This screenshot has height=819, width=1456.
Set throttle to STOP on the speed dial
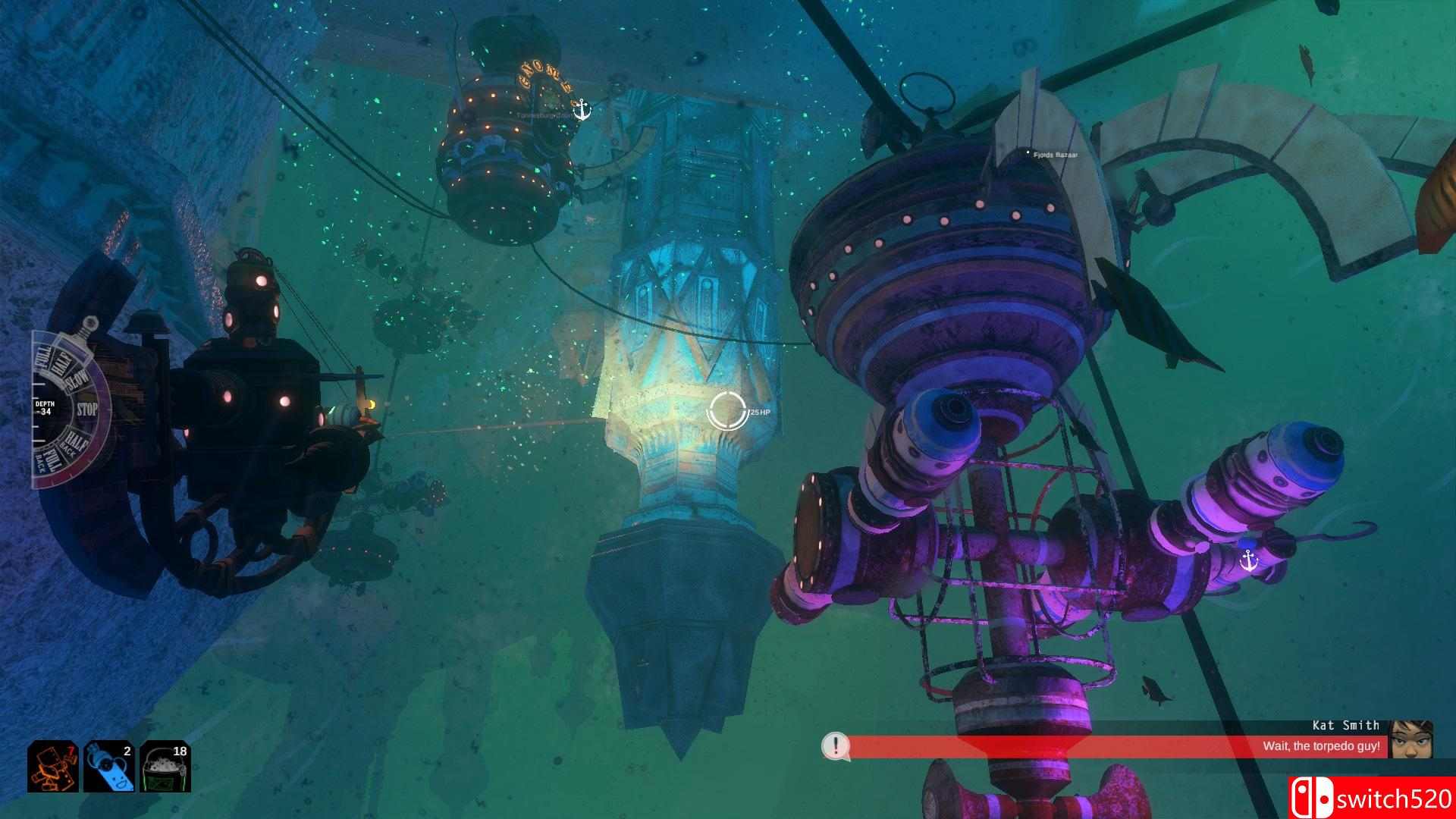click(87, 410)
